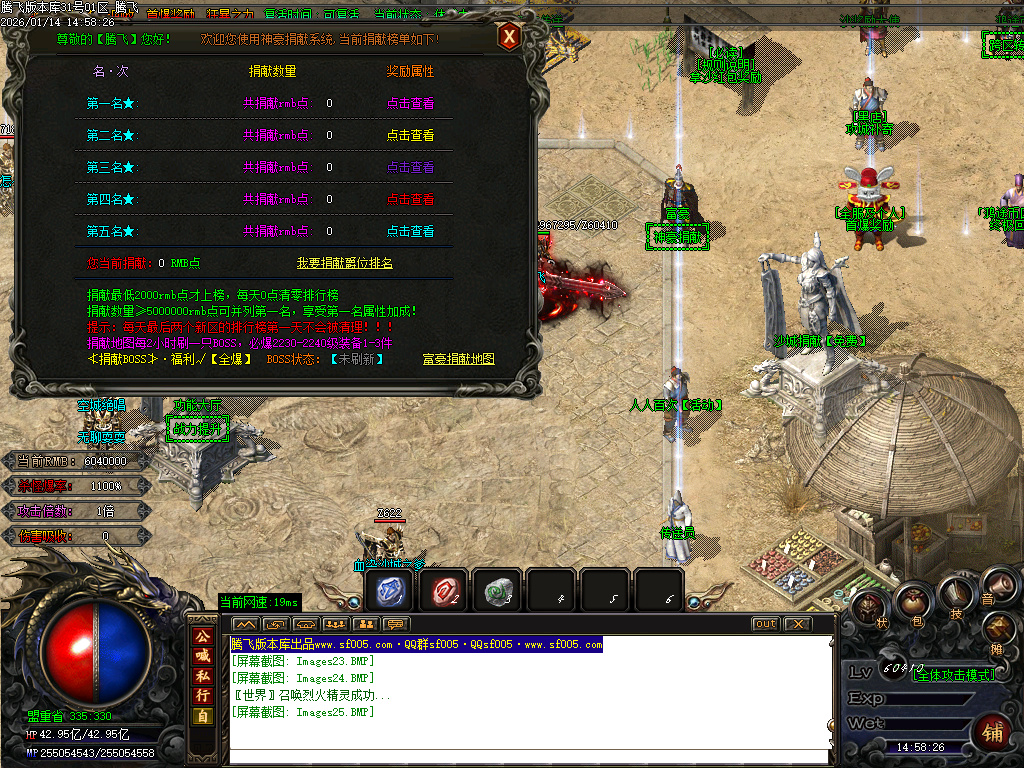Screen dimensions: 1024x768
Task: Open the stall hammer icon (摊)
Action: coord(999,629)
